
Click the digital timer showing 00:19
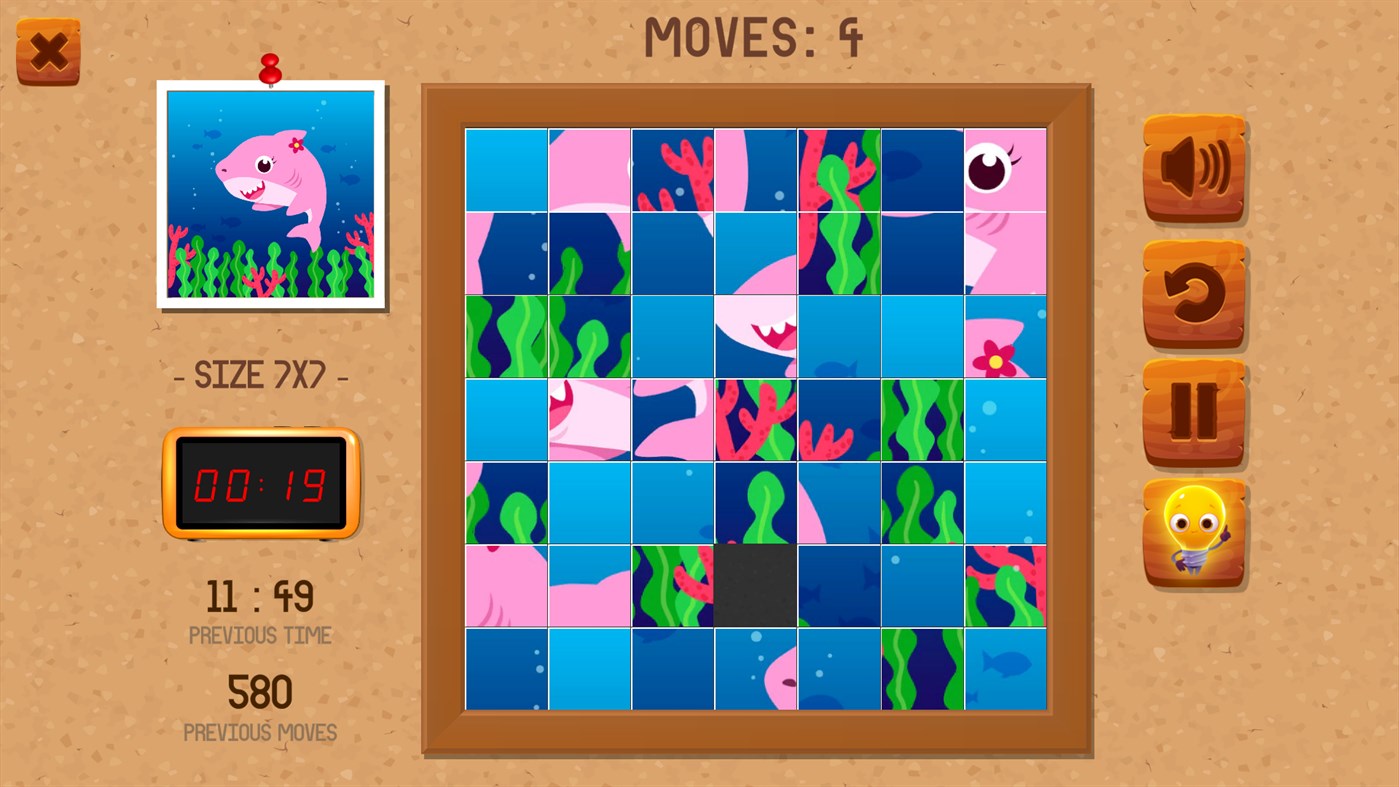pos(261,485)
